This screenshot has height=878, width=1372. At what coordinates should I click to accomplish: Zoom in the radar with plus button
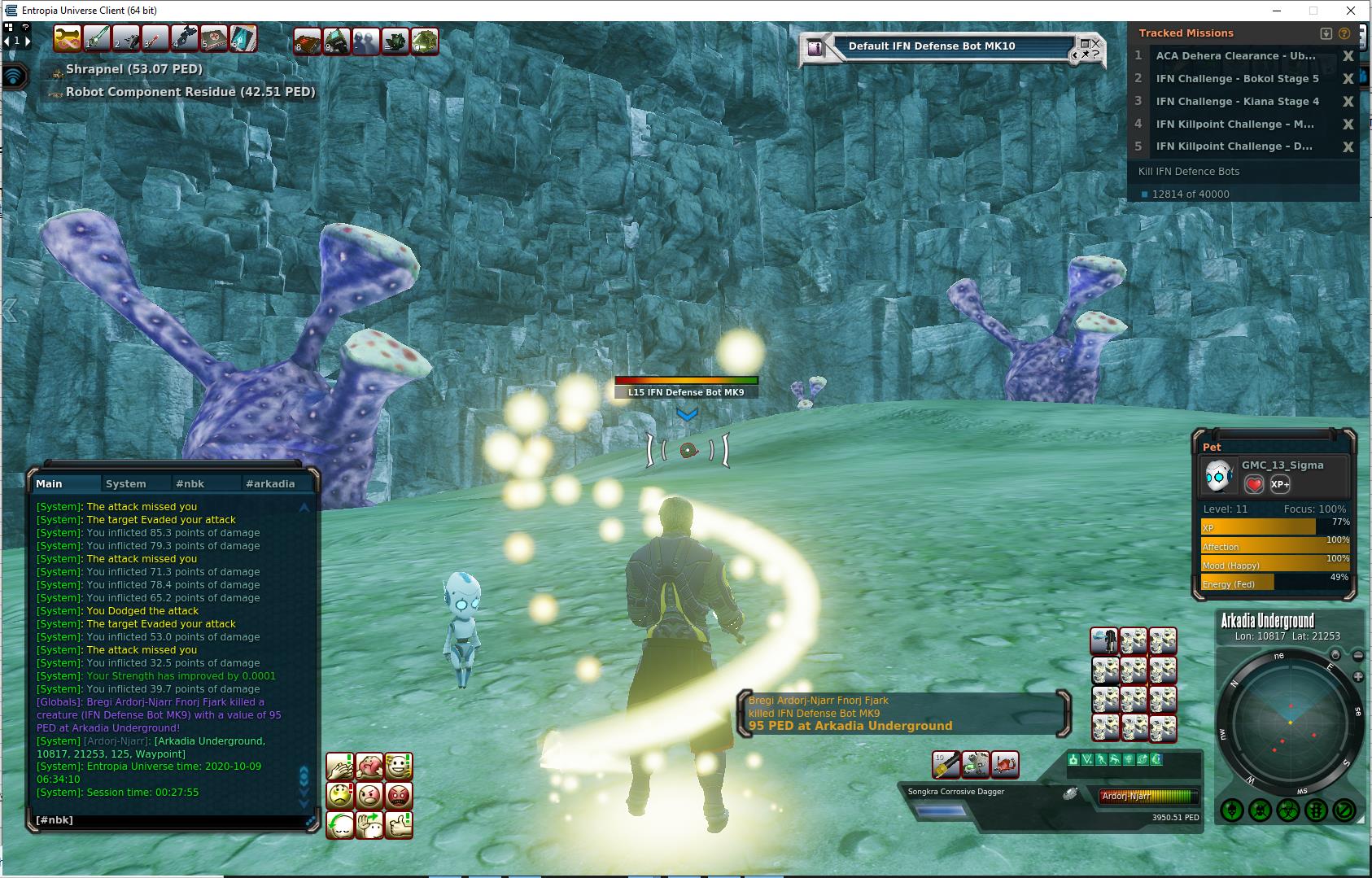1358,676
